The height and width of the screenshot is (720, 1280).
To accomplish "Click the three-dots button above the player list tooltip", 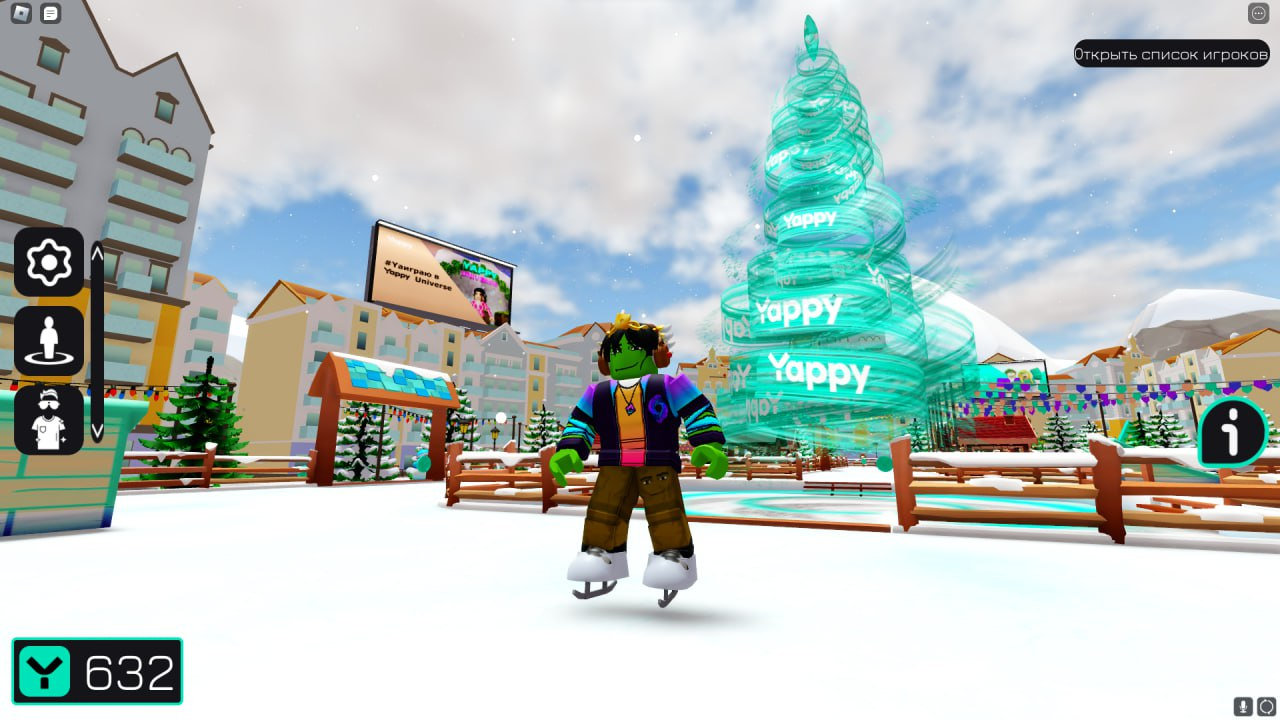I will pyautogui.click(x=1258, y=13).
